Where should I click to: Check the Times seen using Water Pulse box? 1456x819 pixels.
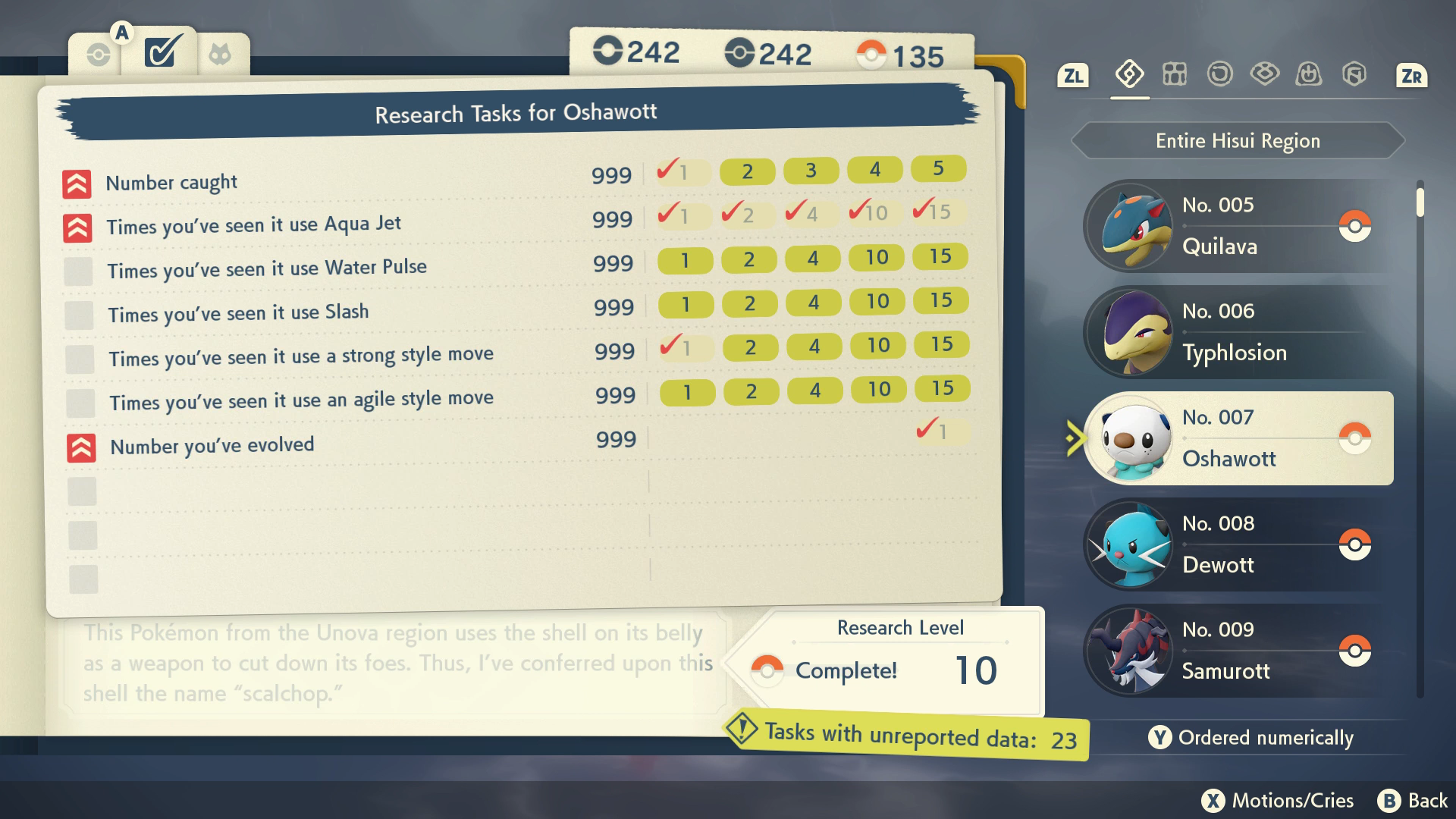tap(78, 271)
